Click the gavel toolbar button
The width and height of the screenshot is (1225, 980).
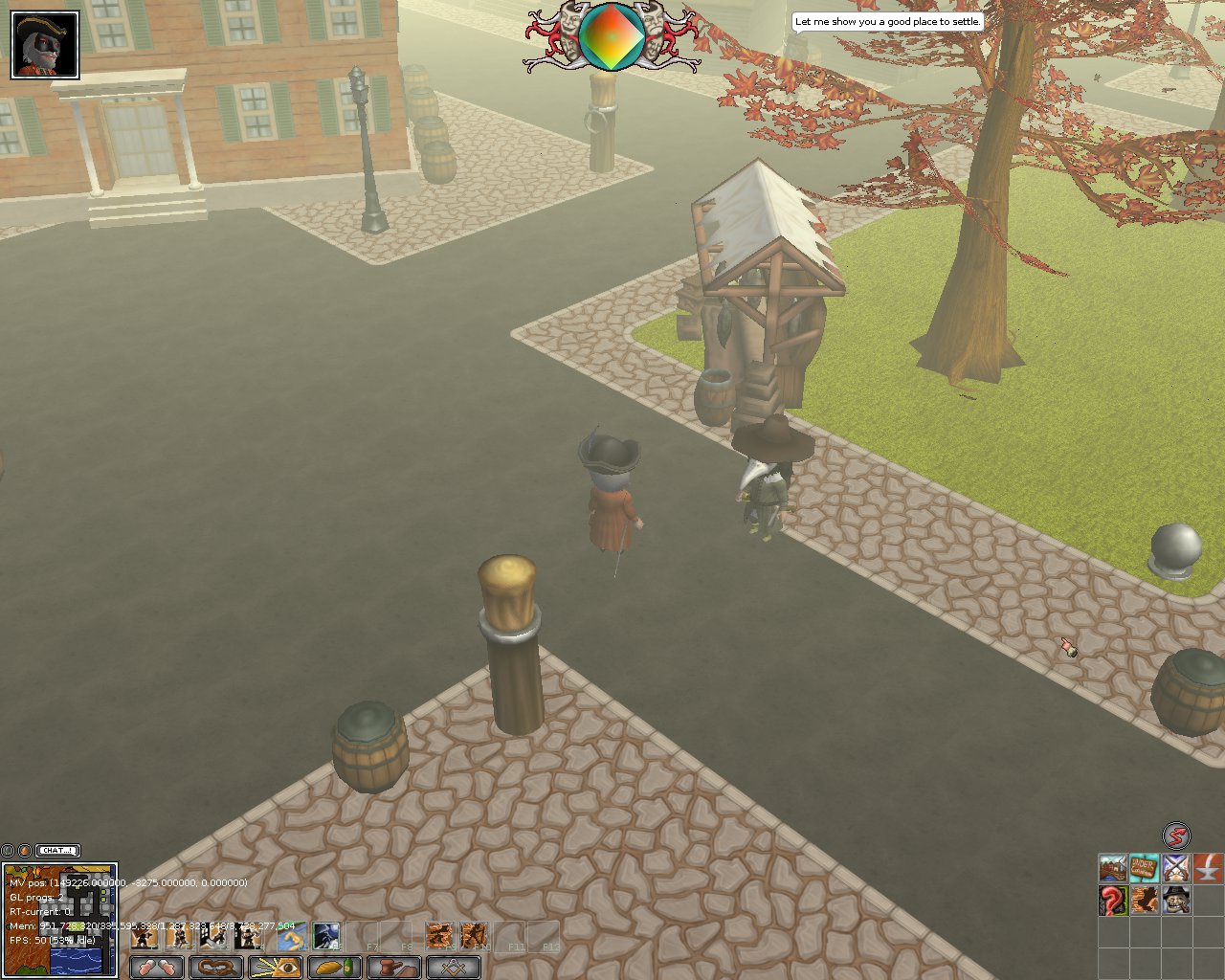pyautogui.click(x=393, y=967)
